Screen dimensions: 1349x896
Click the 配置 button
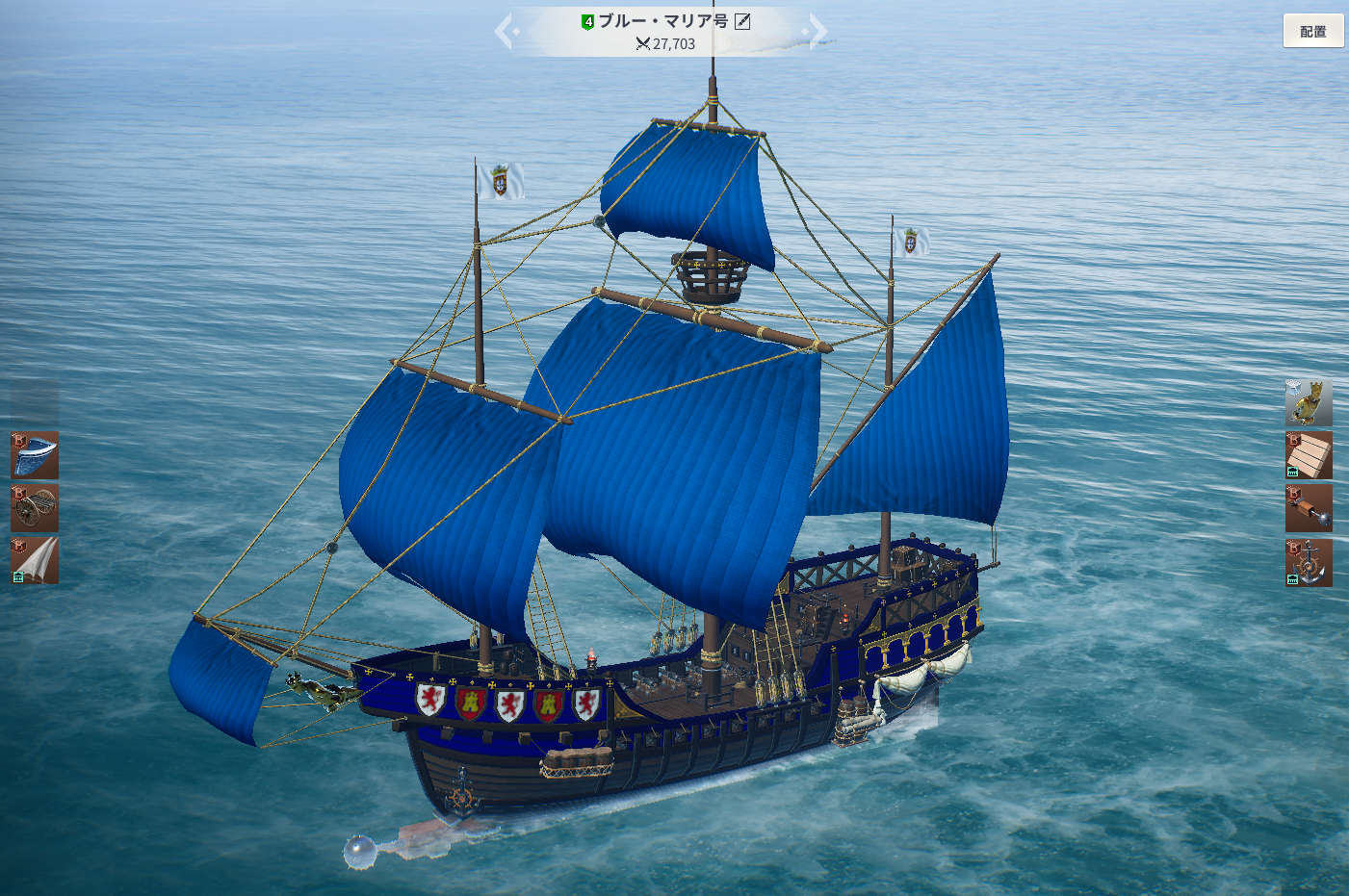tap(1312, 32)
